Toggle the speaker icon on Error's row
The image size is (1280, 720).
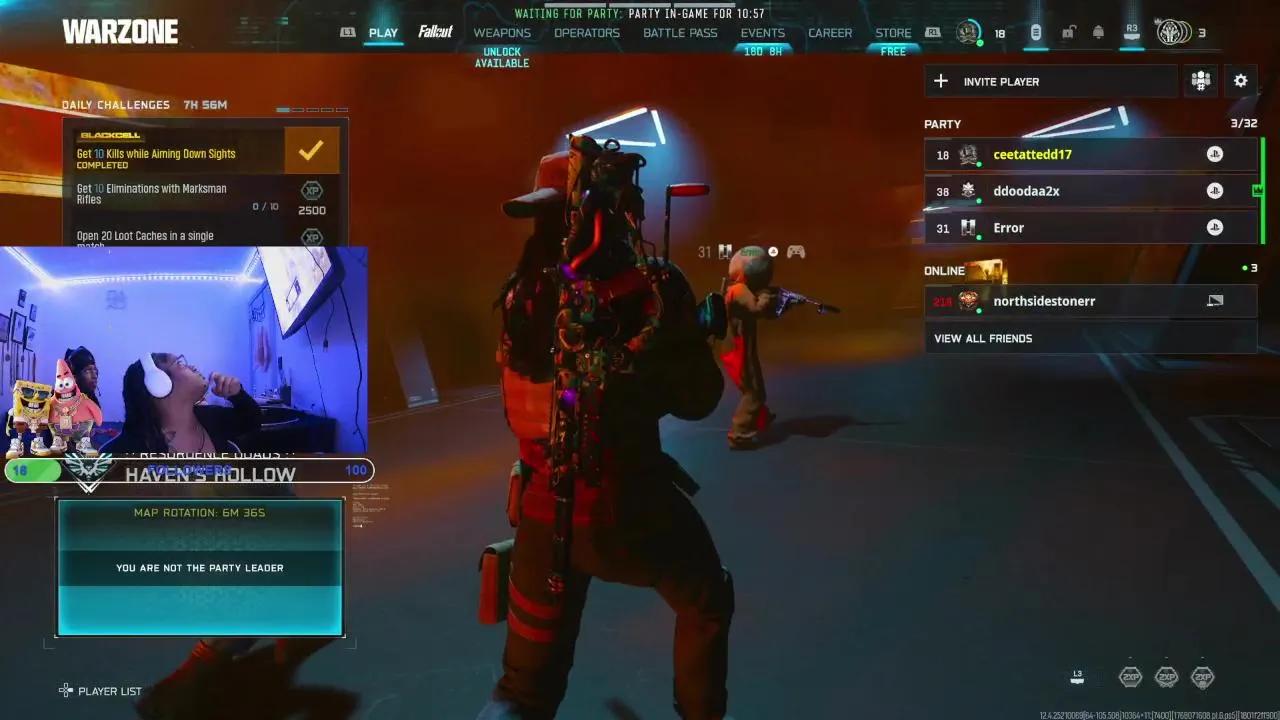click(1213, 227)
